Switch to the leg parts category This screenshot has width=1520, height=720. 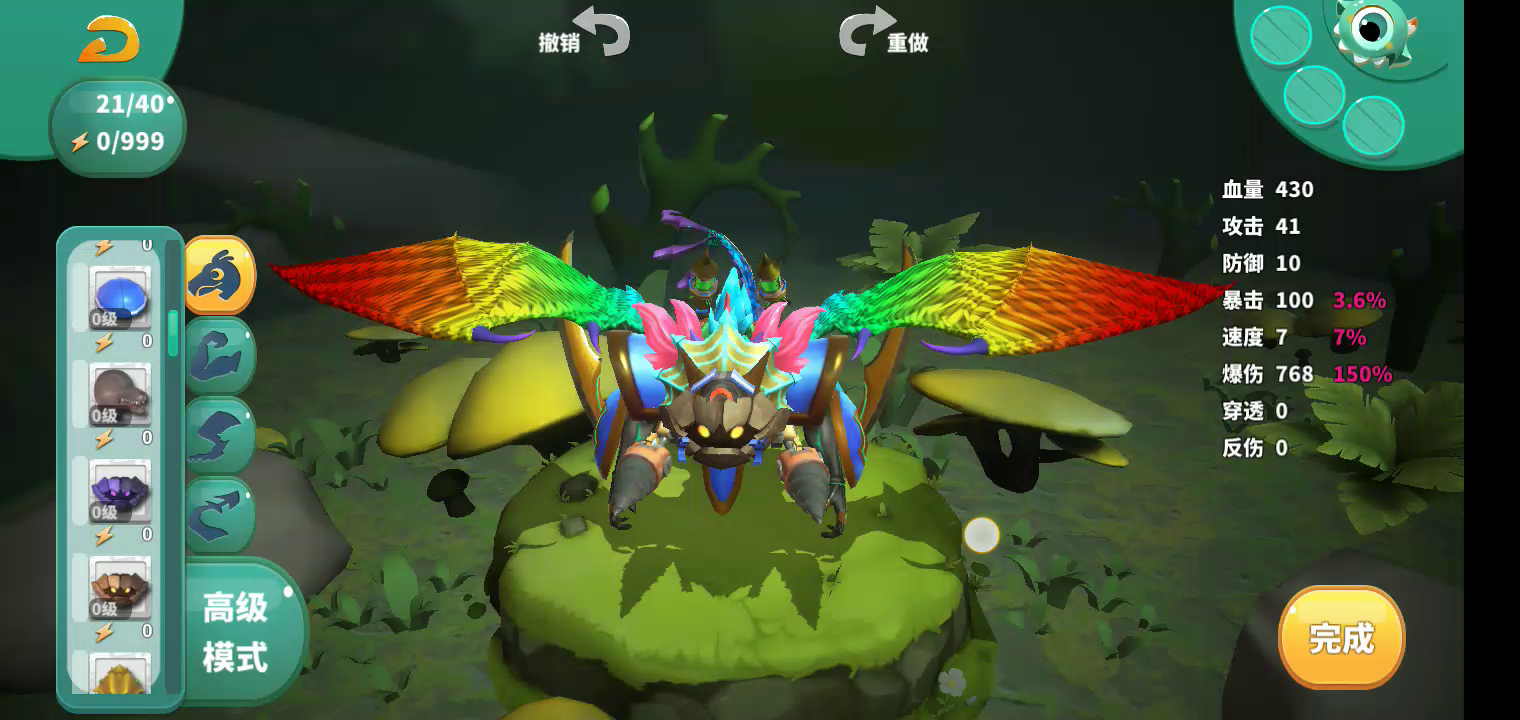click(x=219, y=435)
